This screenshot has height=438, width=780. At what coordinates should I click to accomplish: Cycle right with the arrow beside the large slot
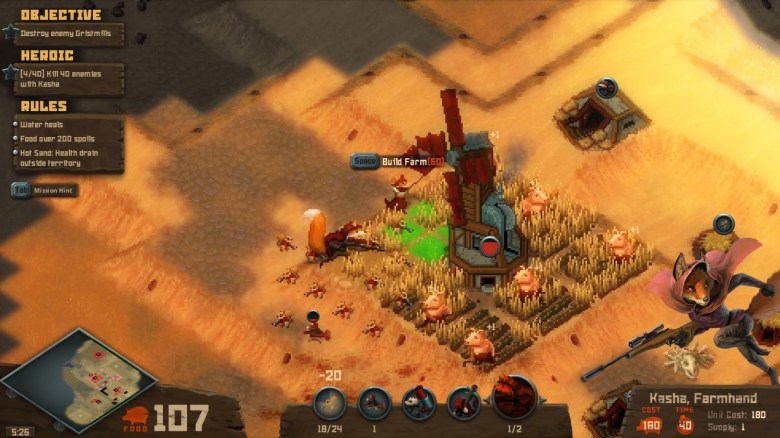(x=541, y=398)
